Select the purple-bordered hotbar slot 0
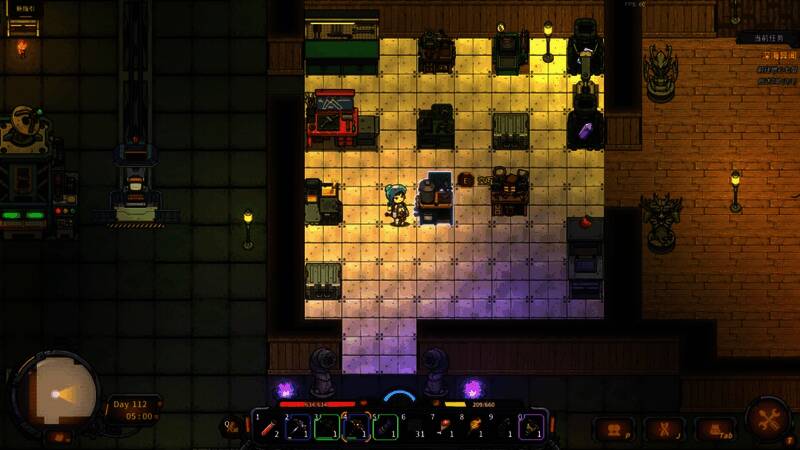The width and height of the screenshot is (800, 450). 533,428
